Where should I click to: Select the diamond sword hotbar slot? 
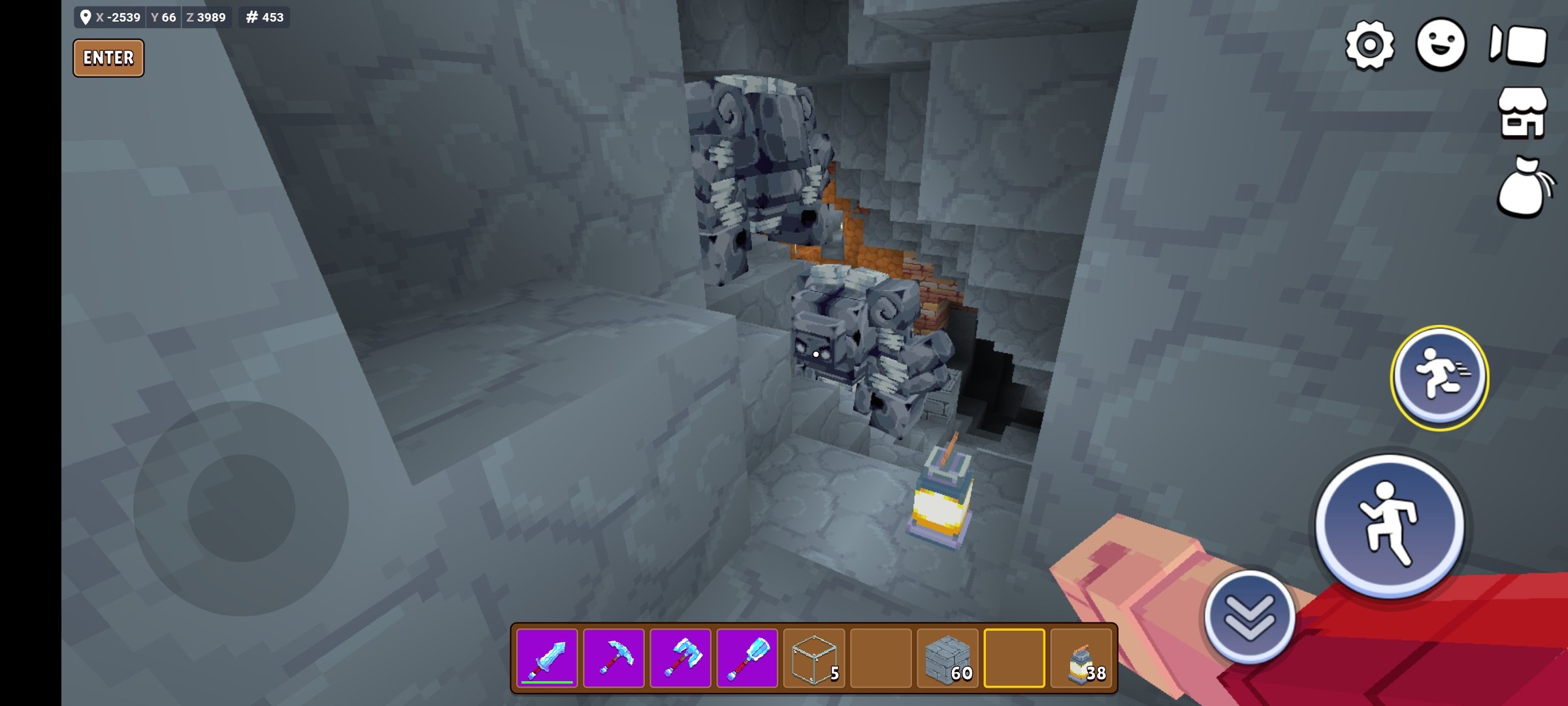(x=547, y=658)
